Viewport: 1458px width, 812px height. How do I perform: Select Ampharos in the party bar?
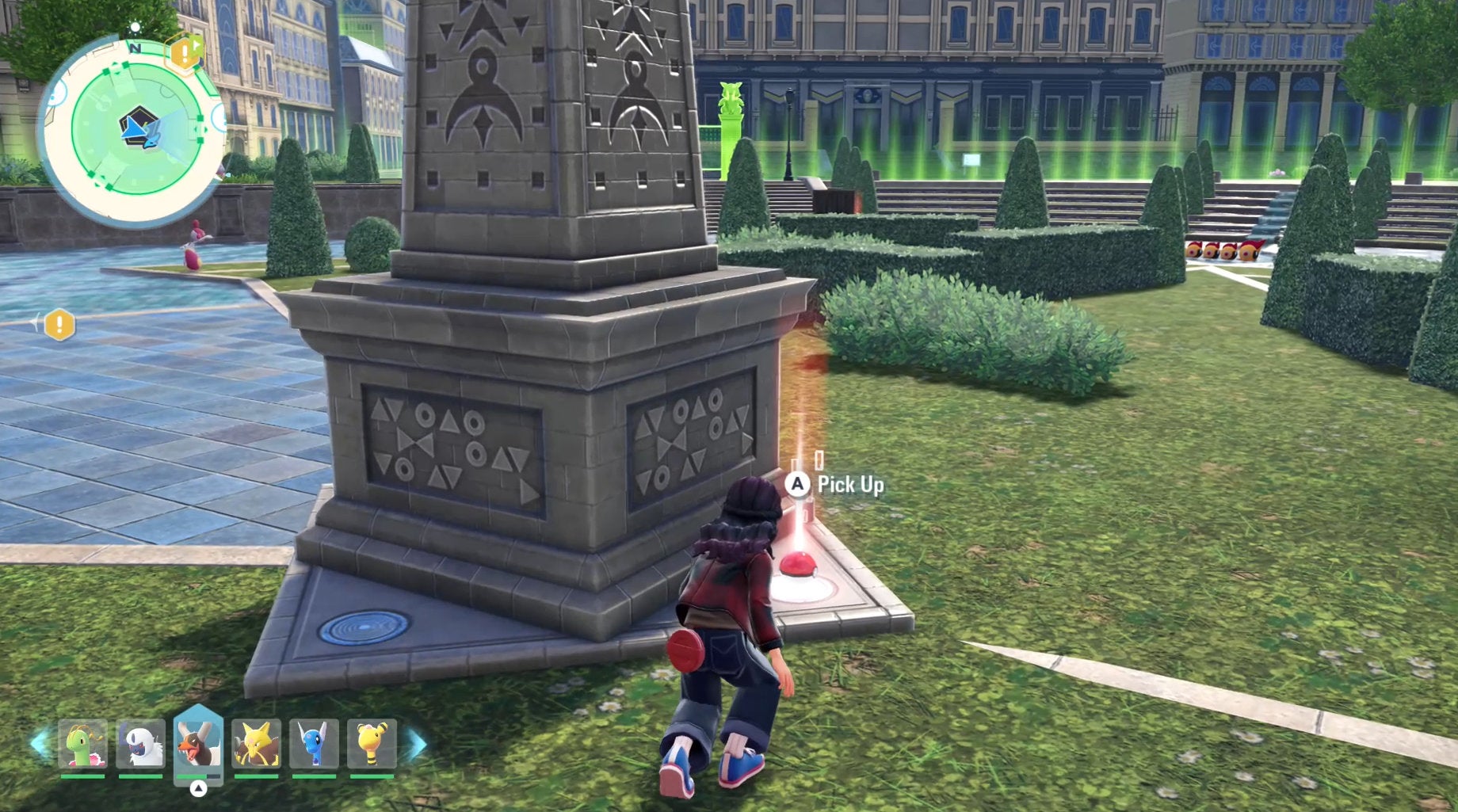[x=372, y=744]
